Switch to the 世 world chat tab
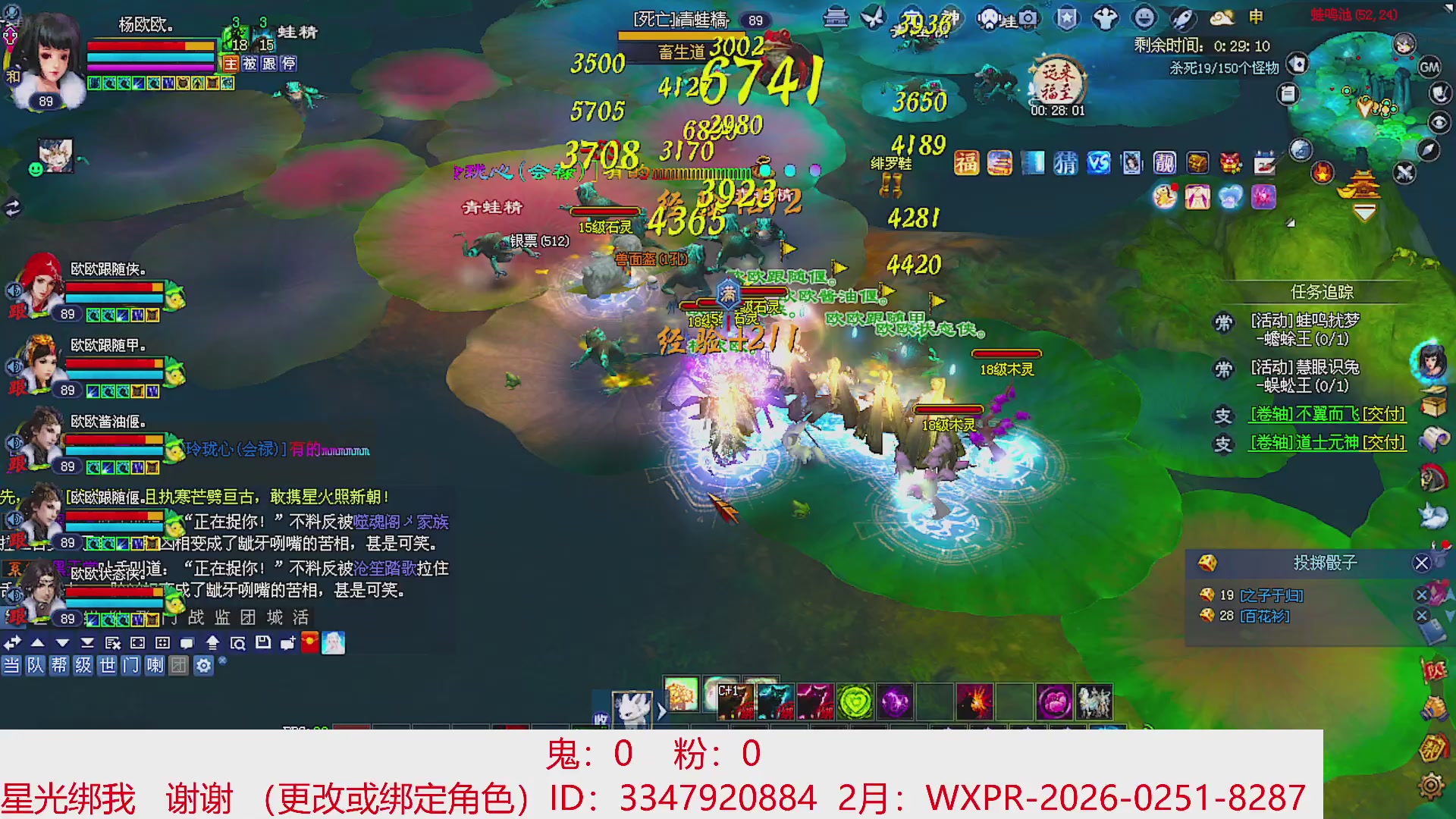1456x819 pixels. (x=109, y=666)
